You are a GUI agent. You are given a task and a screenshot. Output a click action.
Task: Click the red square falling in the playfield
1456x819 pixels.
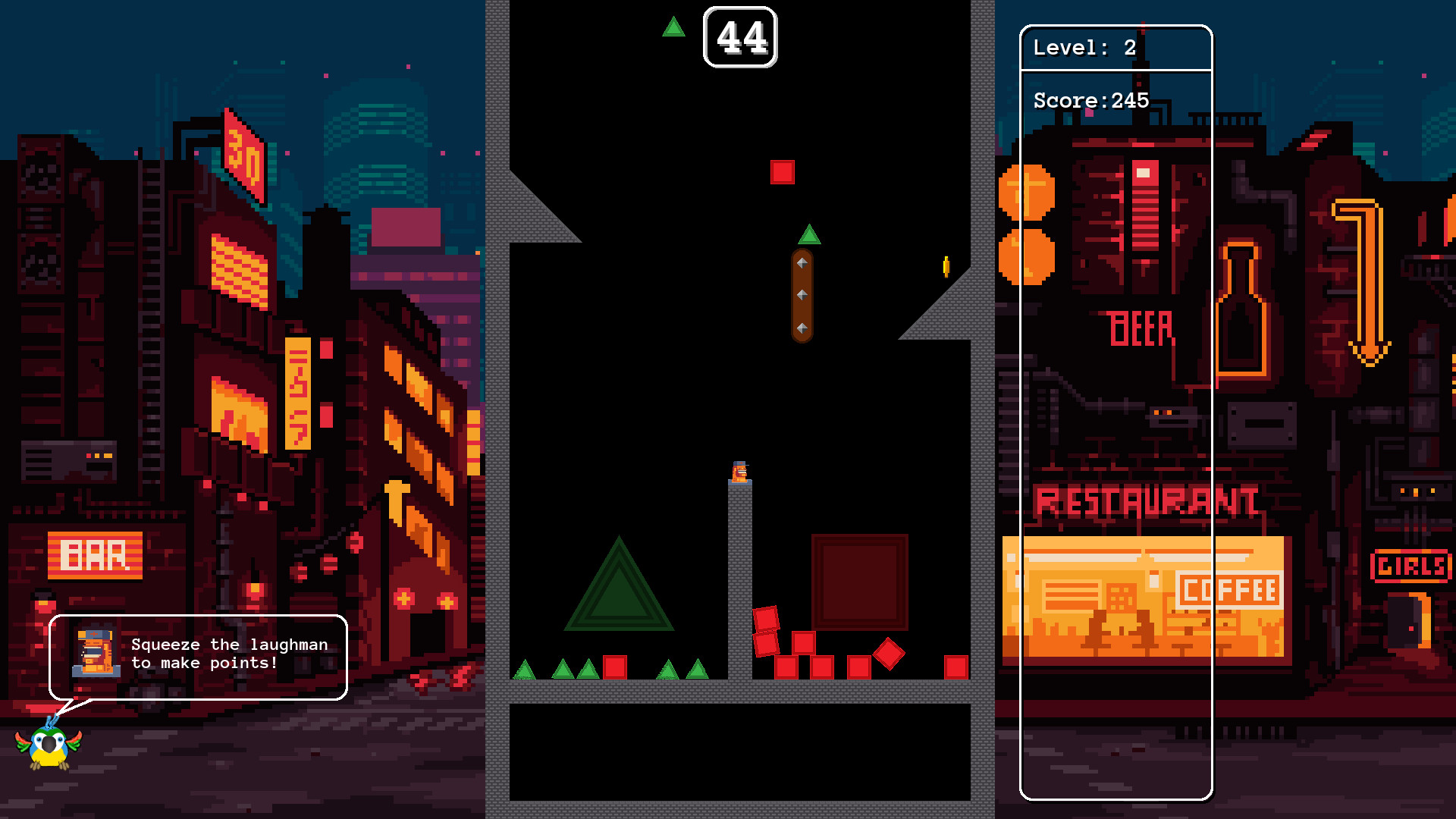click(x=782, y=172)
